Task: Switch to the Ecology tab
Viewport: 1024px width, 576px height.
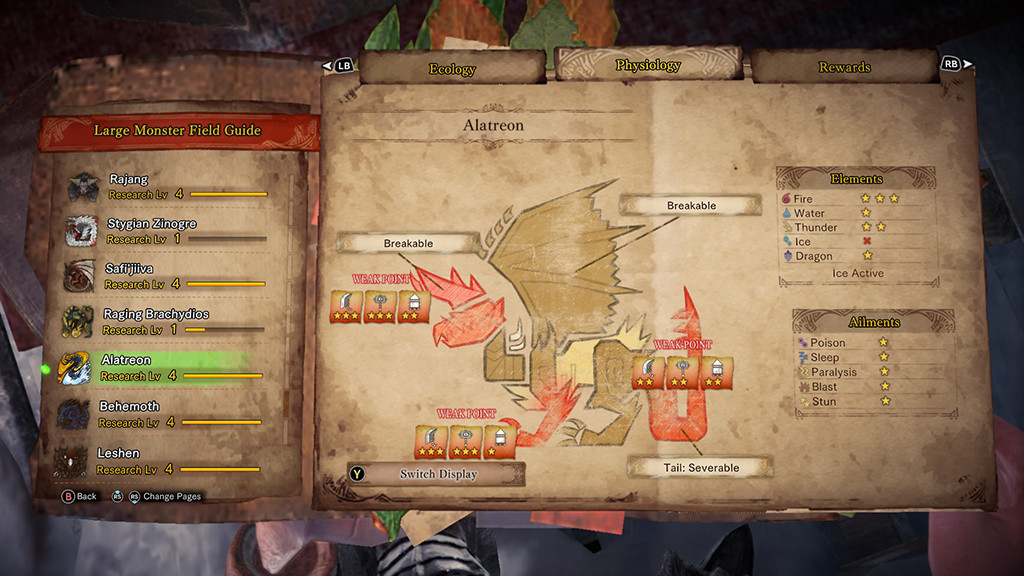Action: pyautogui.click(x=452, y=69)
